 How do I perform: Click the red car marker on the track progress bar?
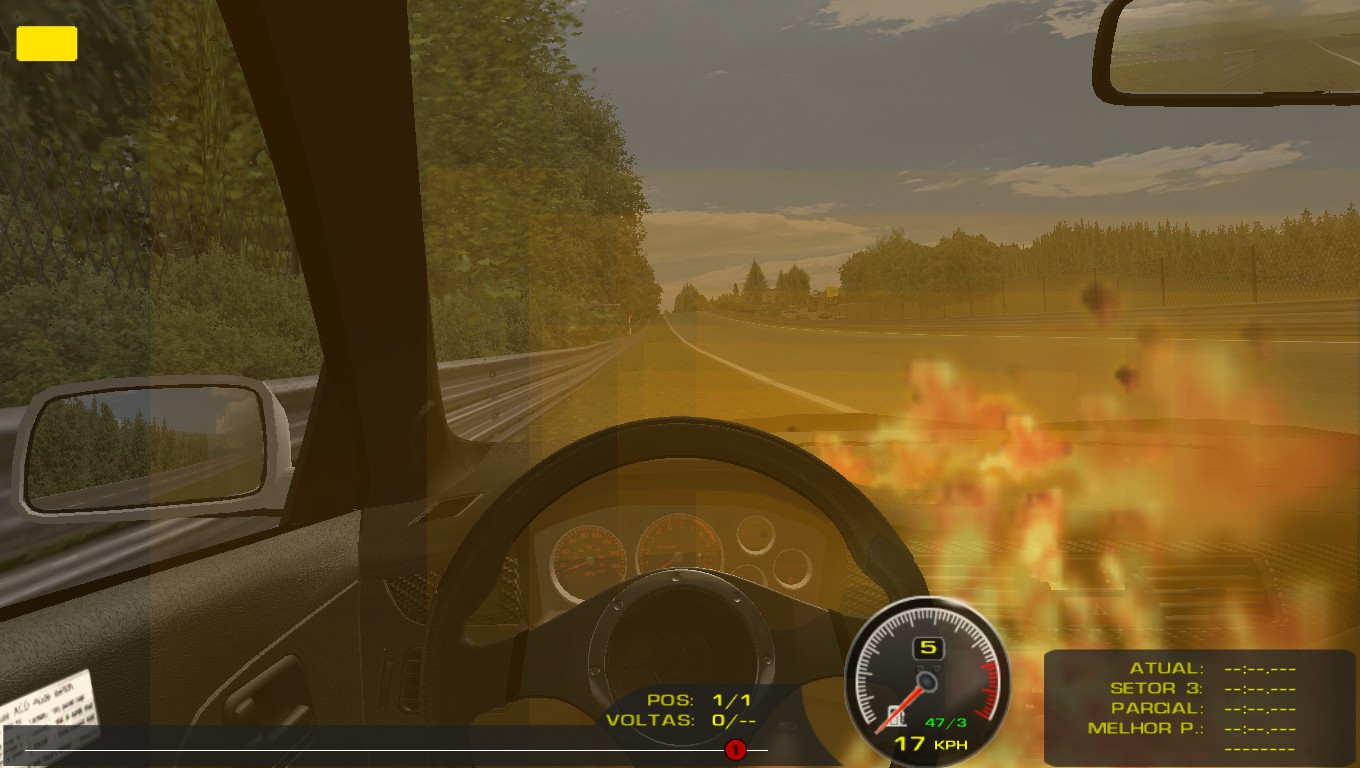735,749
